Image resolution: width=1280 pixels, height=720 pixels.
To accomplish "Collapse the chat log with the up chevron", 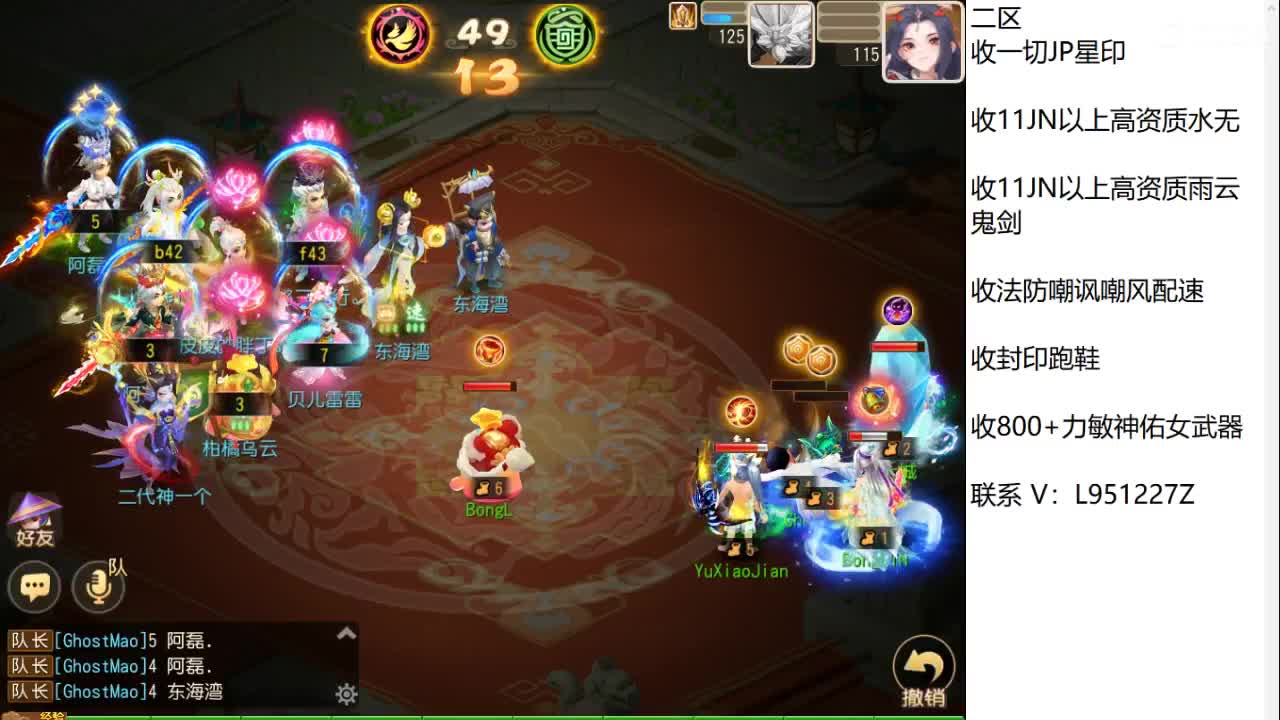I will 345,632.
